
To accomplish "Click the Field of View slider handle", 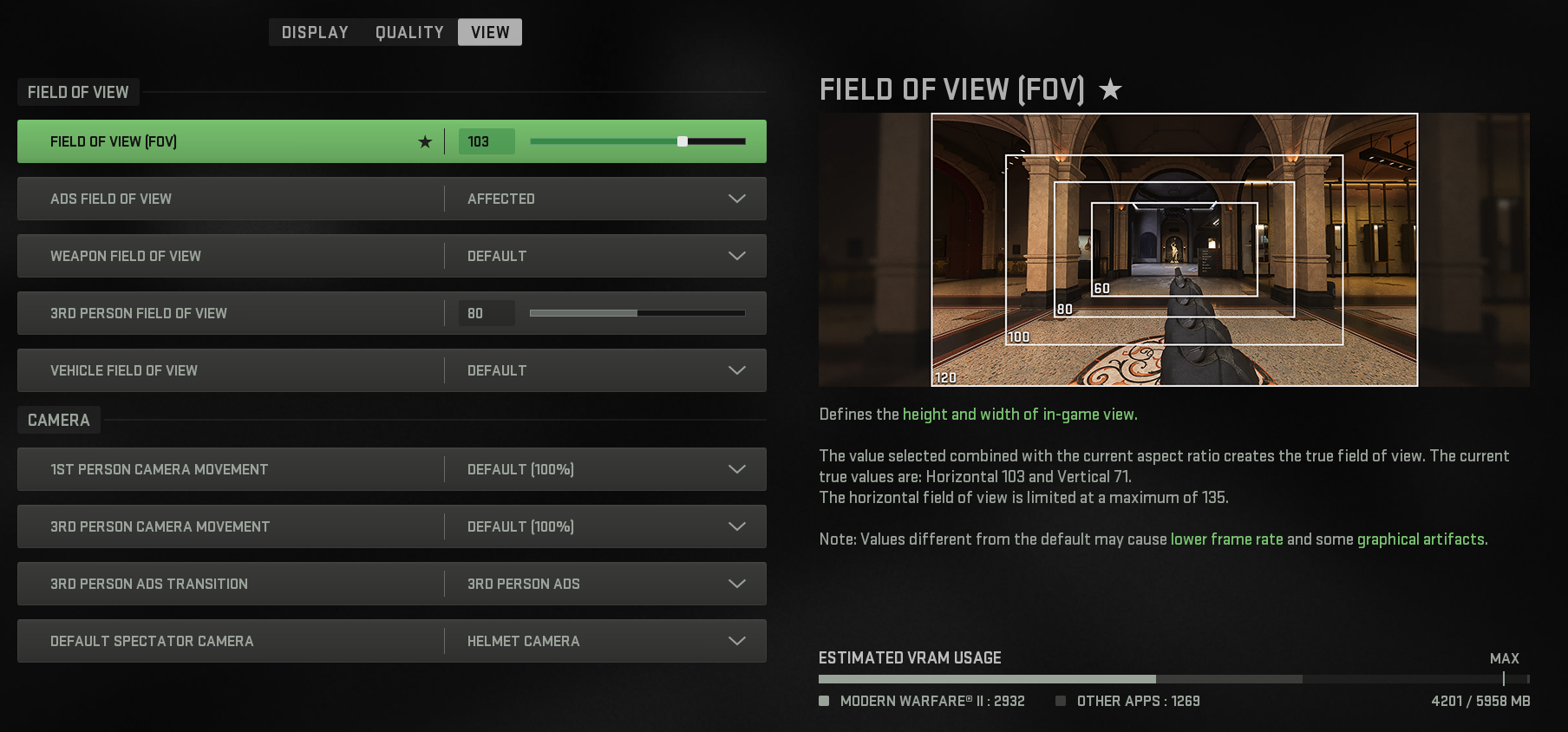I will tap(683, 140).
